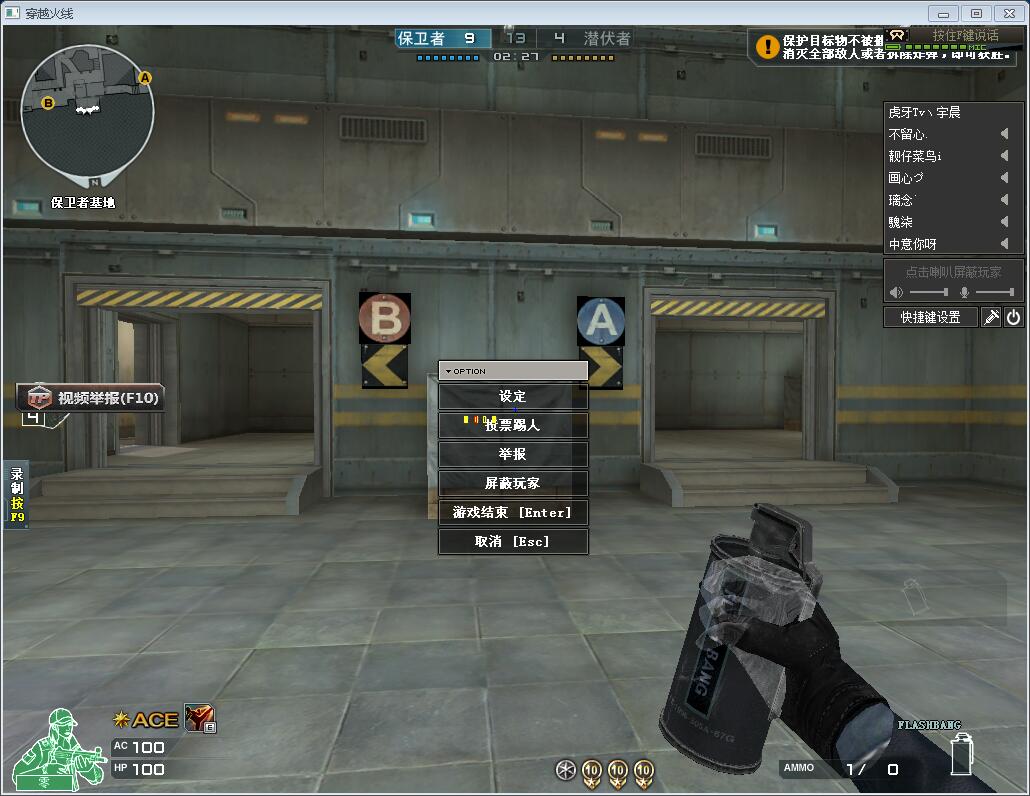This screenshot has width=1030, height=796.
Task: Cancel the option menu with 取消
Action: point(513,541)
